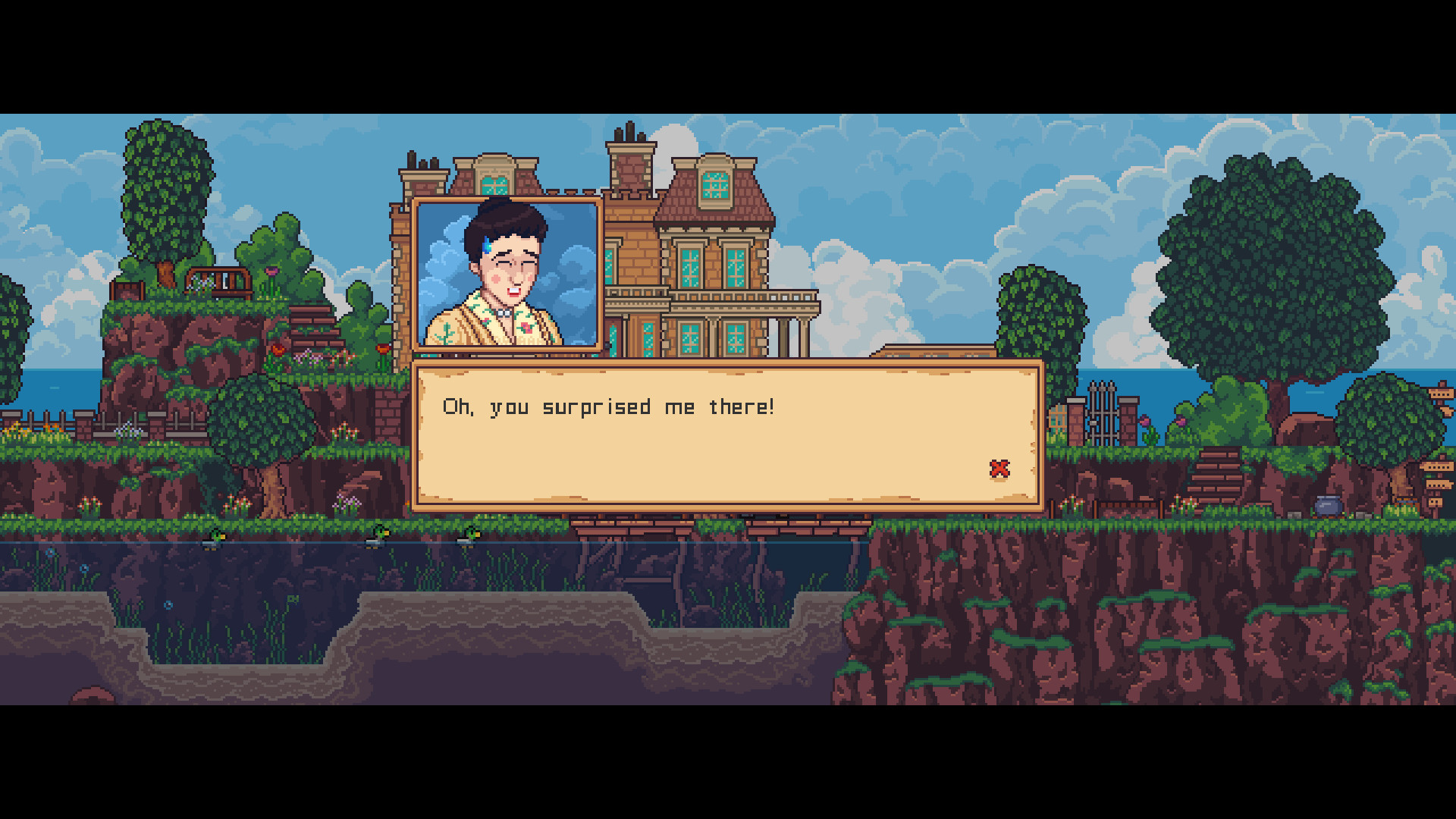Click a red tulip near the gate
Viewport: 1456px width, 819px height.
tap(1144, 422)
